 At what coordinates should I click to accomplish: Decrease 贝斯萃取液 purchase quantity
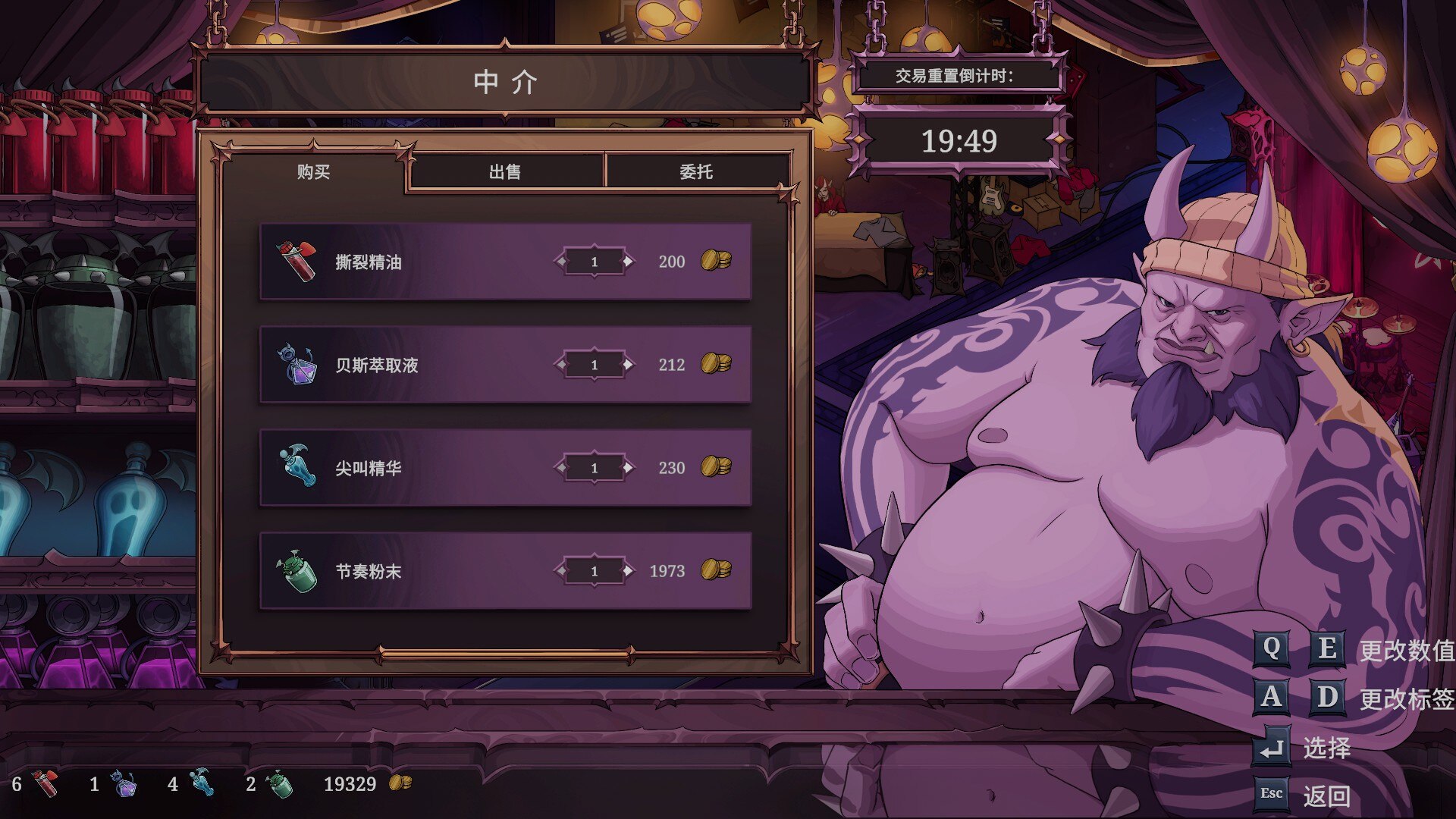click(x=561, y=365)
